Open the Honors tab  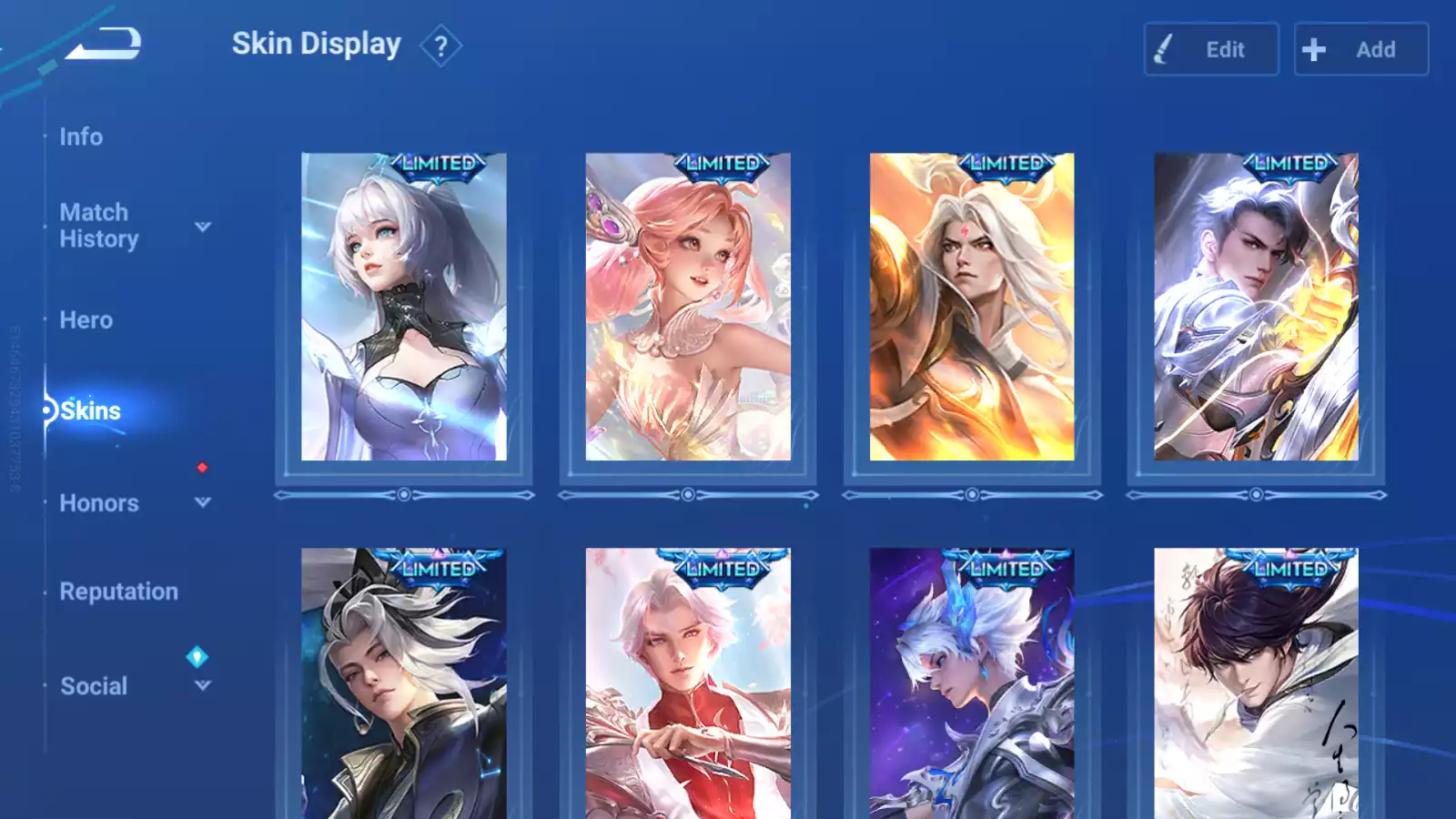[x=98, y=503]
